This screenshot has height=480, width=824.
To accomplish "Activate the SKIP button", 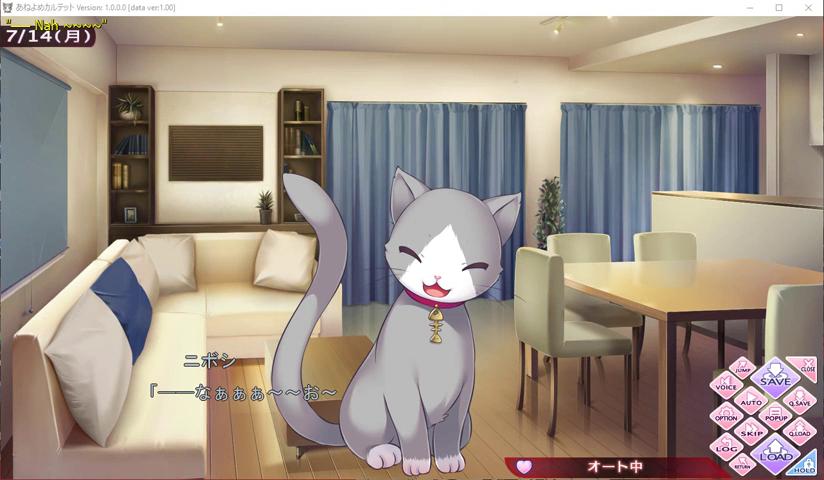I will [x=751, y=433].
